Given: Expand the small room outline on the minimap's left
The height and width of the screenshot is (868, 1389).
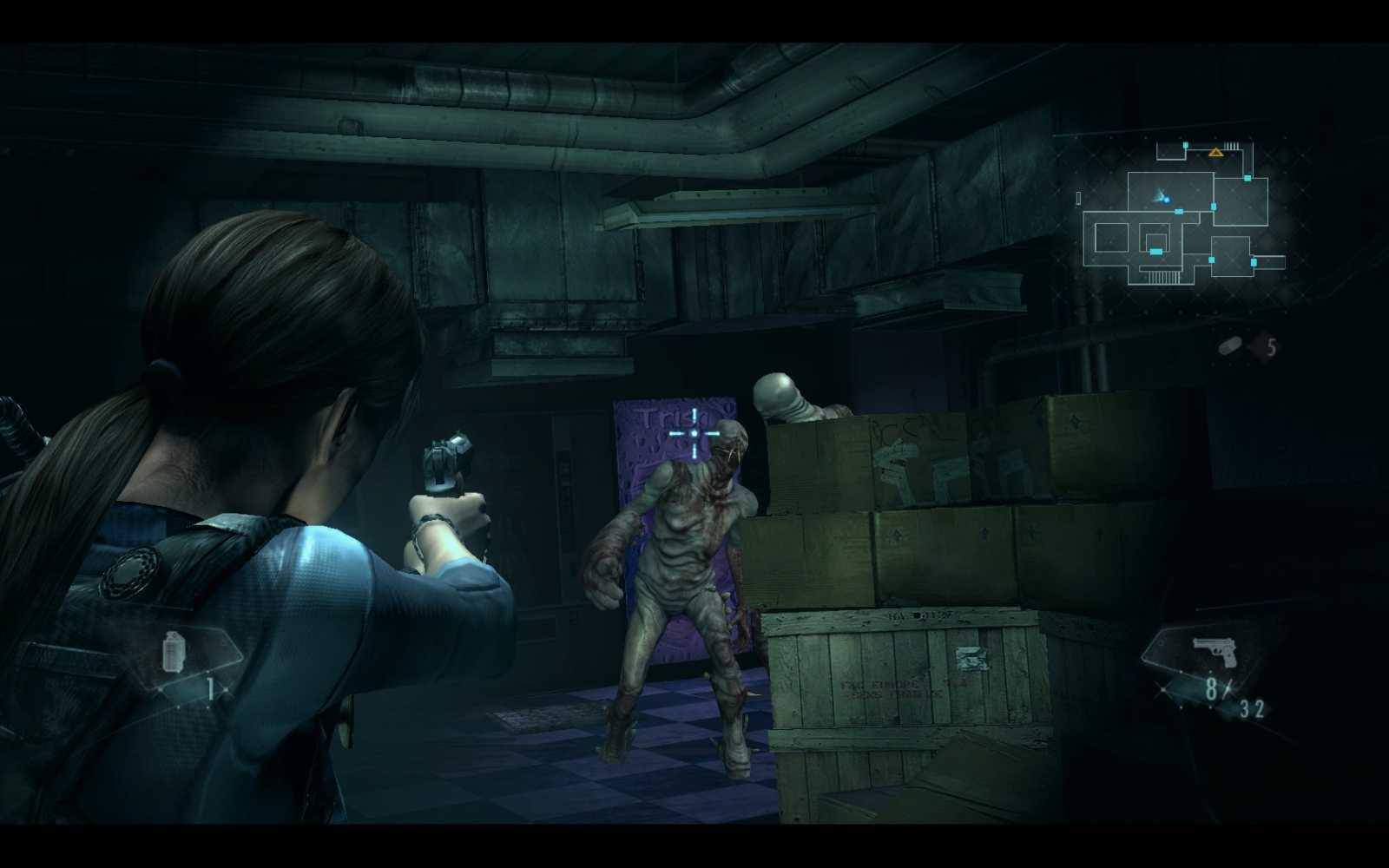Looking at the screenshot, I should click(x=1112, y=237).
